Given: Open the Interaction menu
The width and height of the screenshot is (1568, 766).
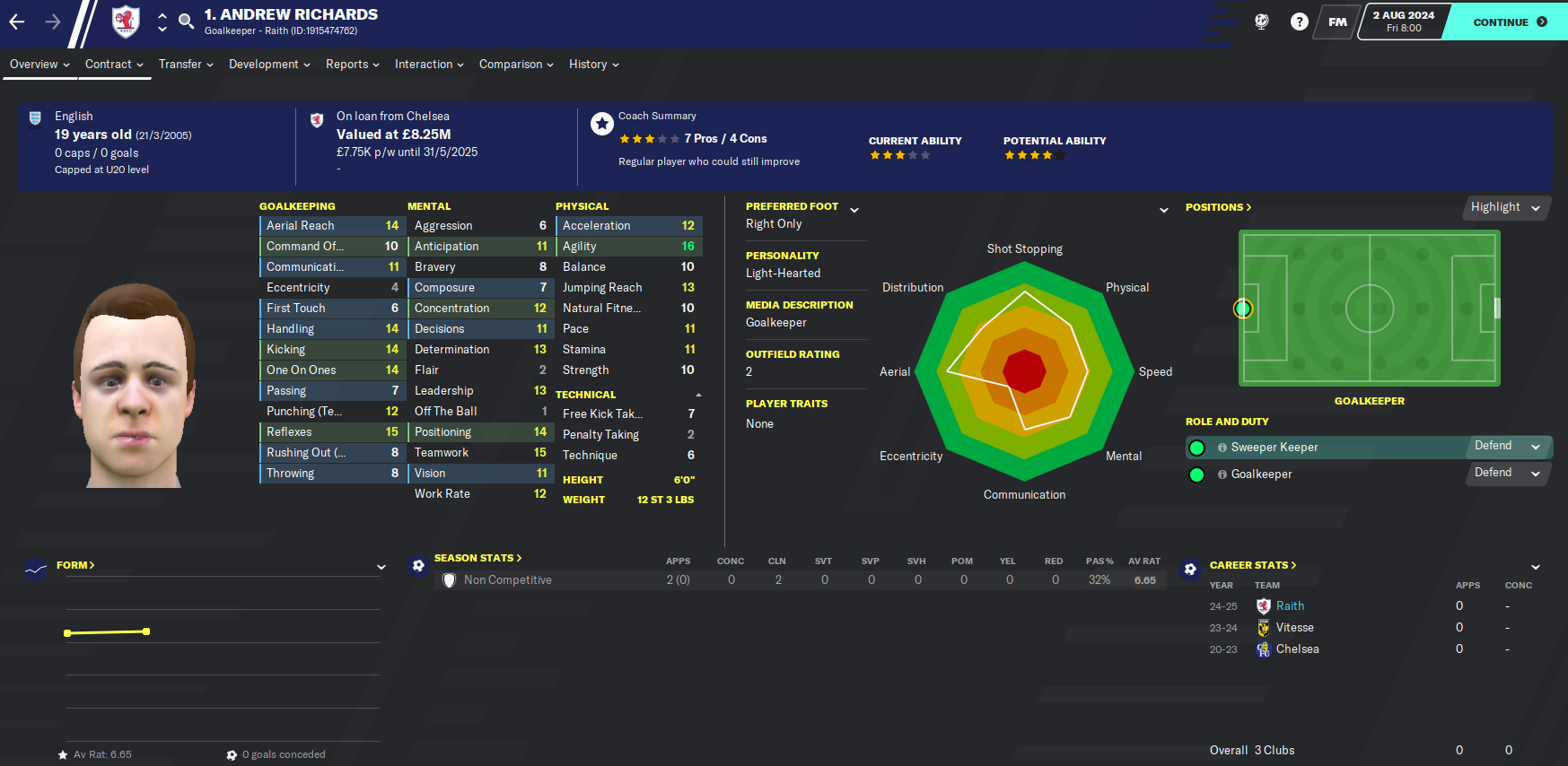Looking at the screenshot, I should 429,65.
